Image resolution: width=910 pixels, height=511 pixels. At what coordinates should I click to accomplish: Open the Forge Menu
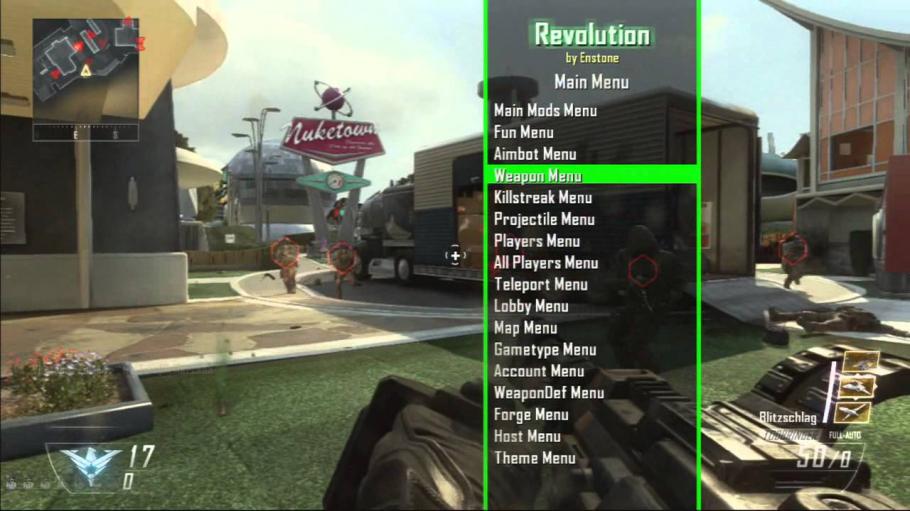531,415
